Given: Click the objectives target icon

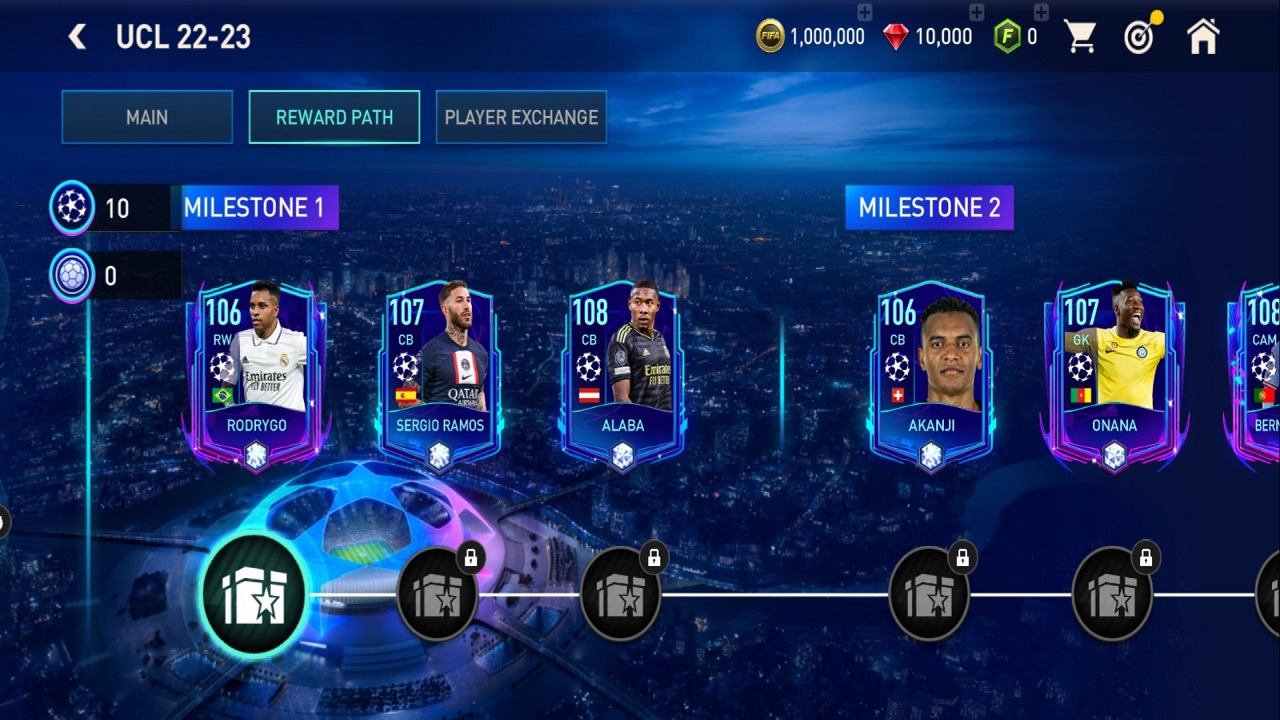Looking at the screenshot, I should tap(1139, 36).
